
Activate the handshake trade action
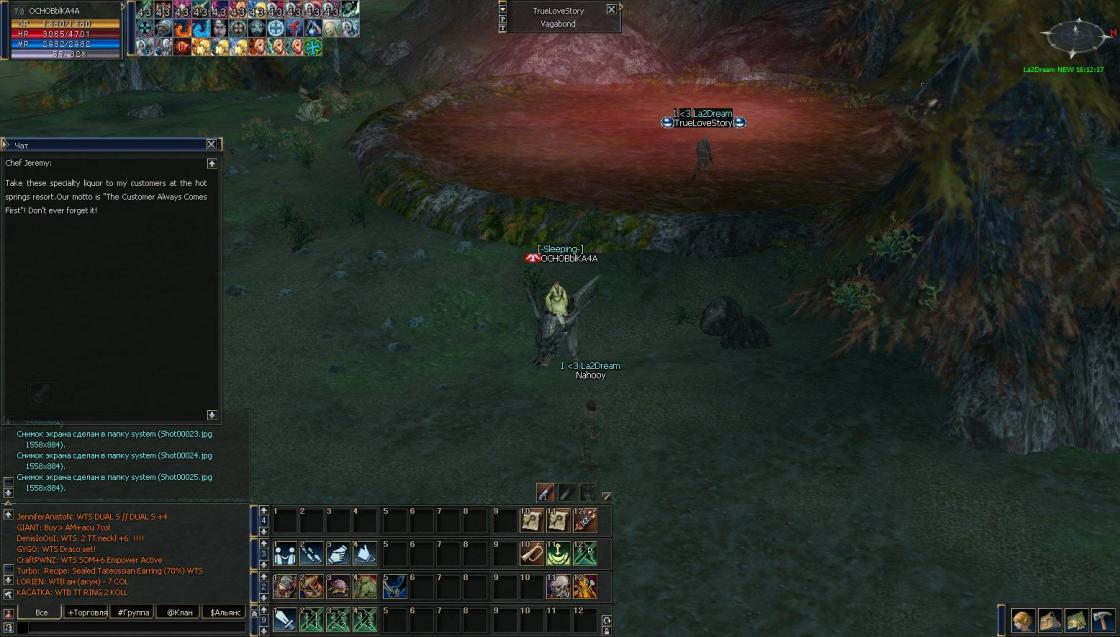(x=285, y=553)
